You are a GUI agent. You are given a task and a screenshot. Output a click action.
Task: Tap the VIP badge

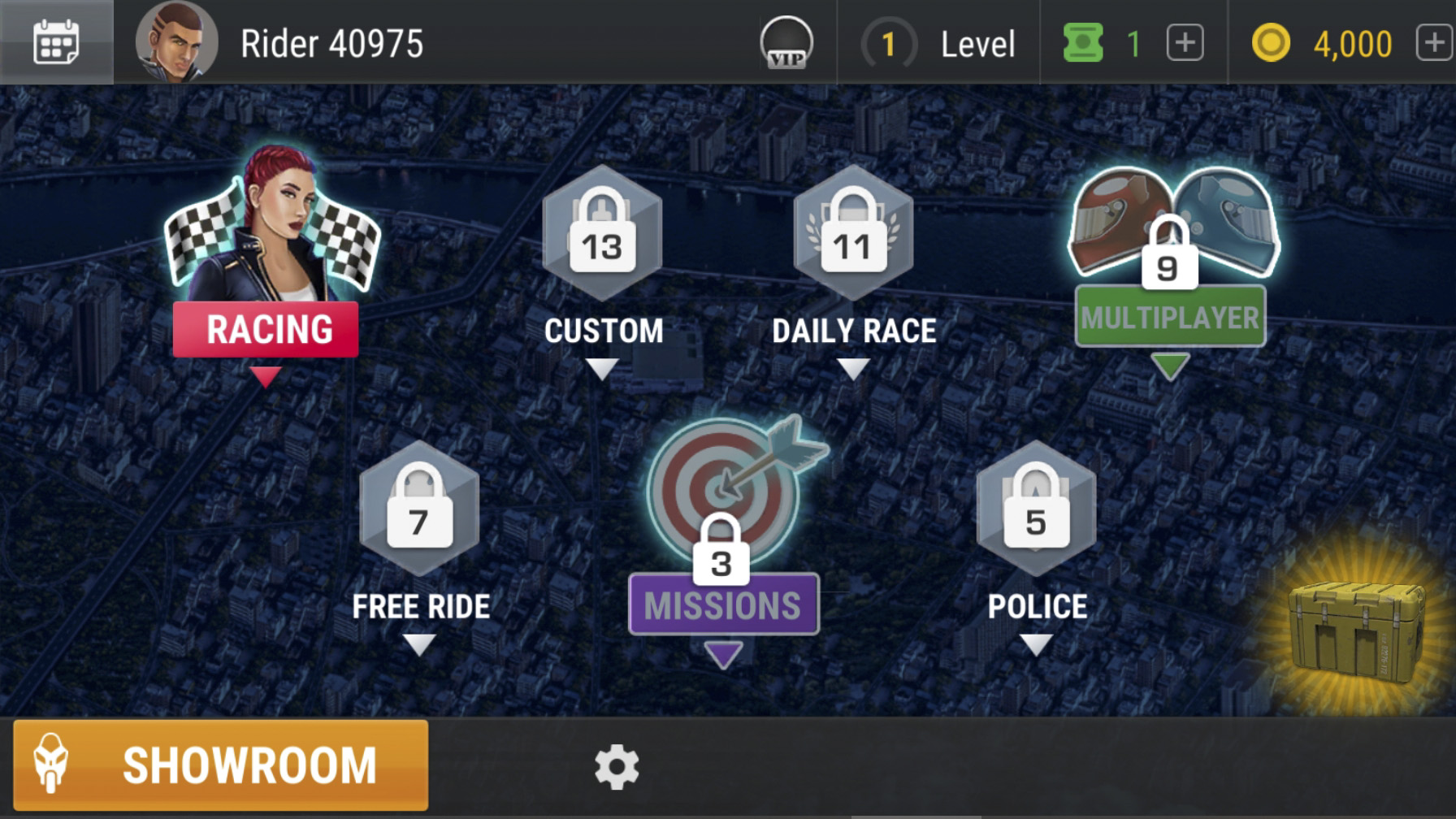click(786, 42)
